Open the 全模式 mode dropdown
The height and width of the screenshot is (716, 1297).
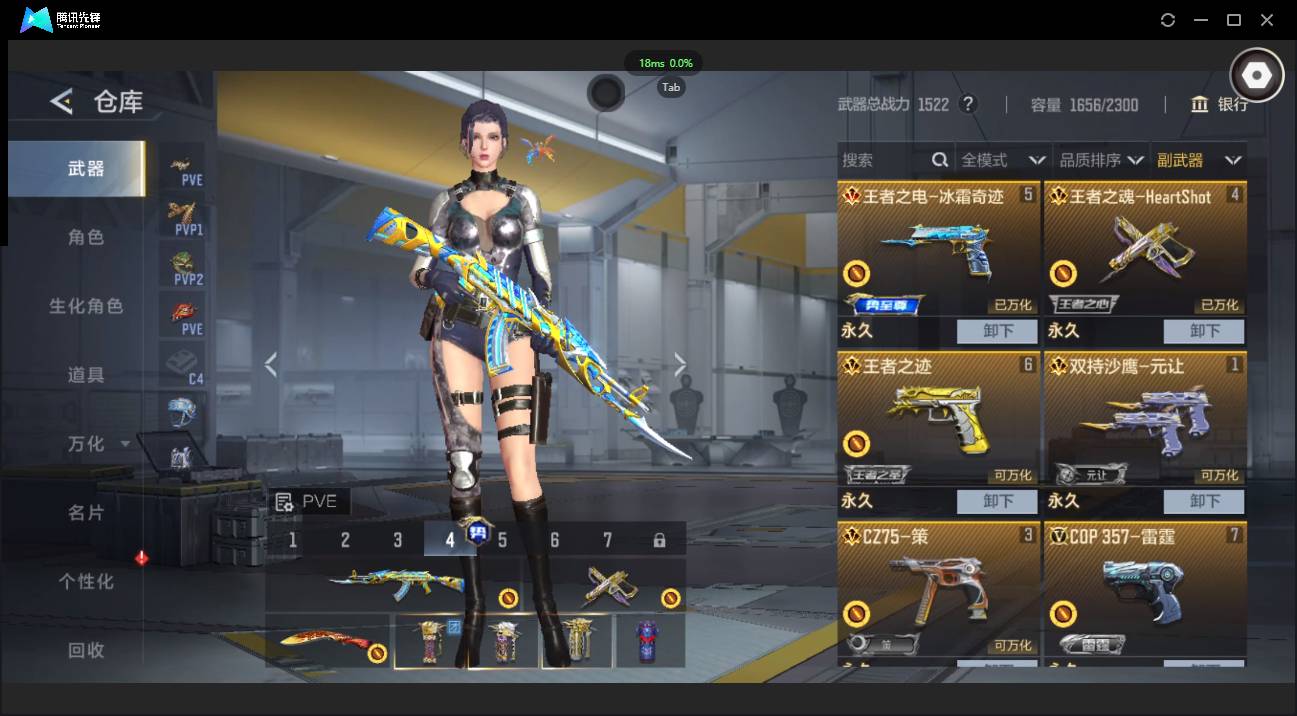tap(1002, 160)
